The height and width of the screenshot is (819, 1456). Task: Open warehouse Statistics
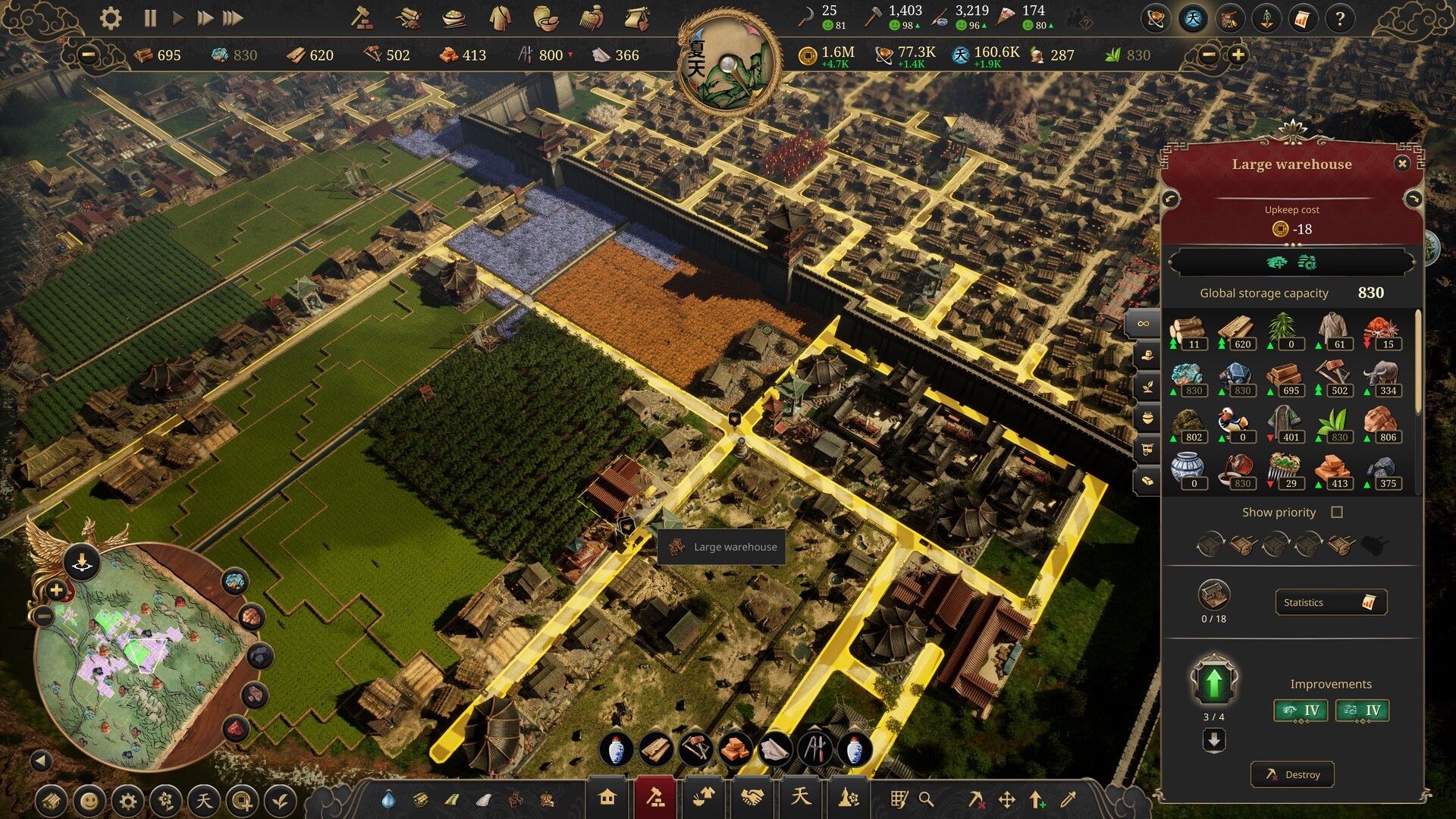pyautogui.click(x=1331, y=602)
